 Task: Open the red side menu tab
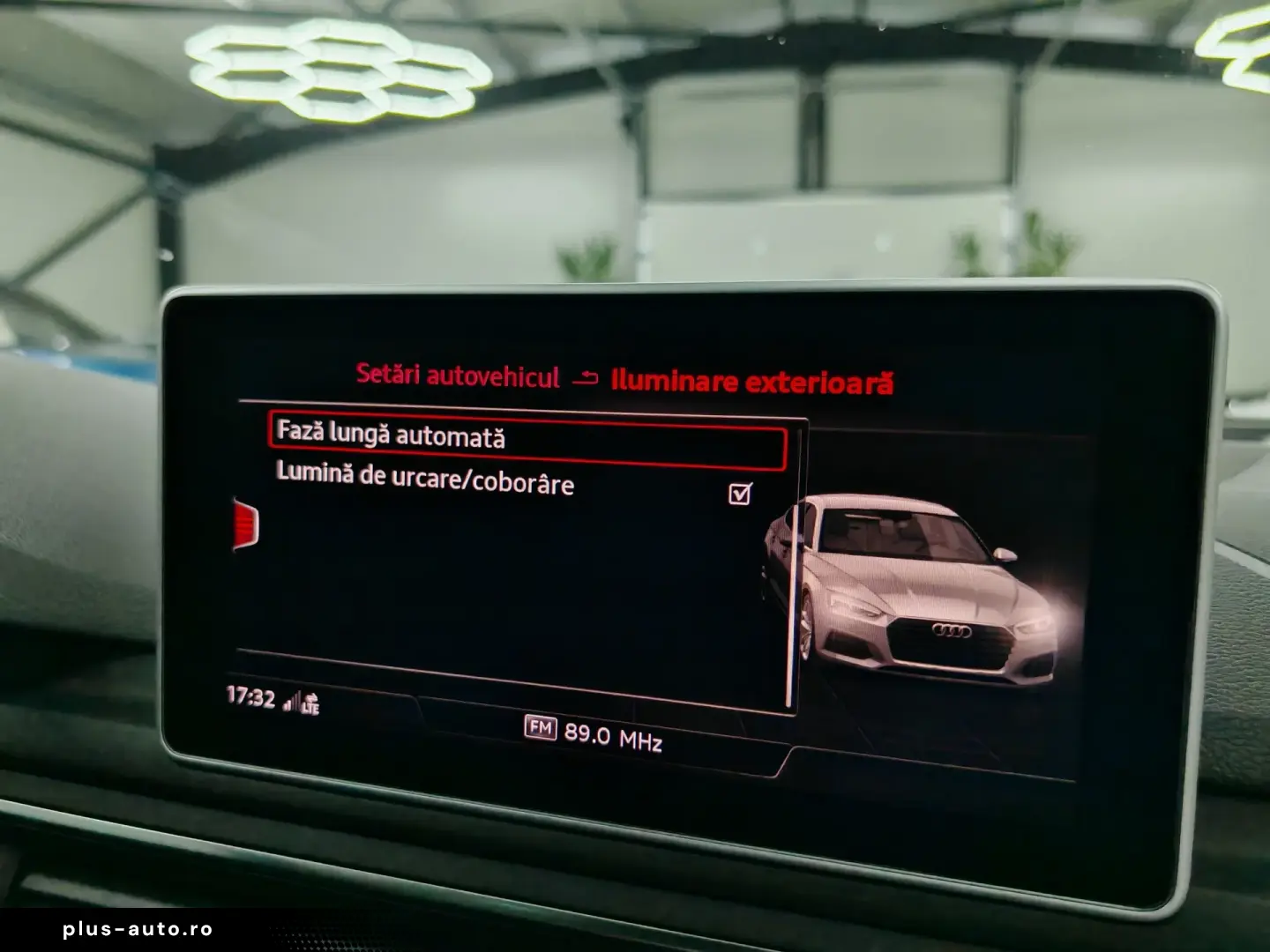click(x=246, y=524)
